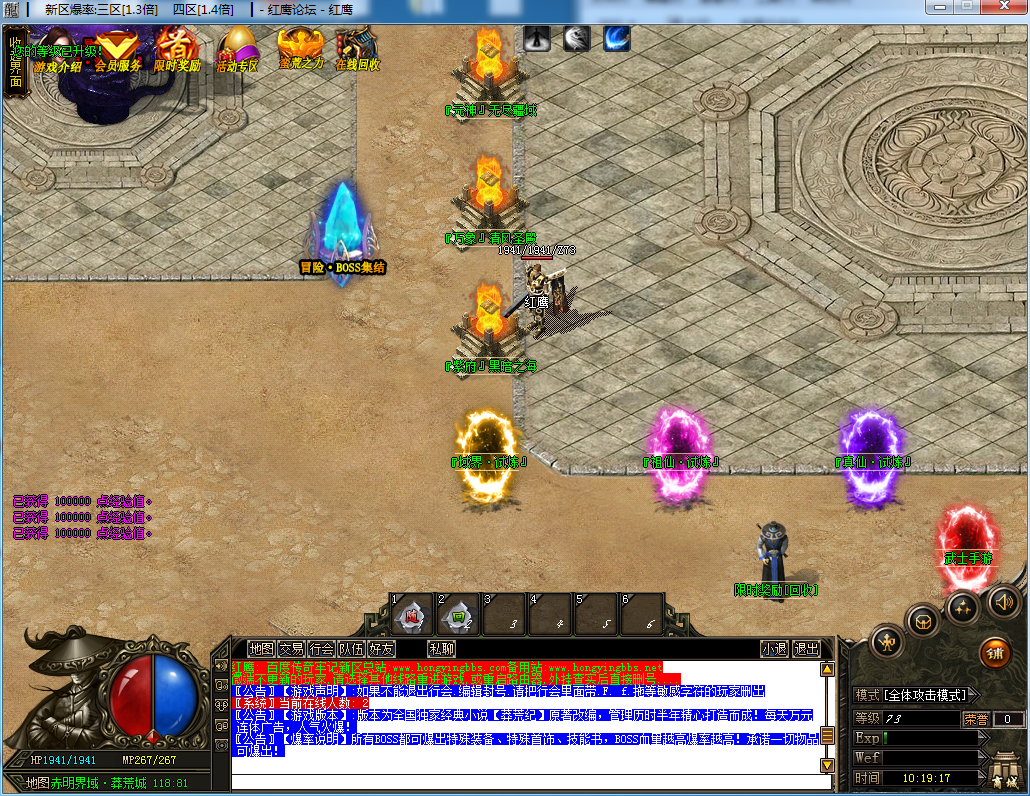The image size is (1030, 796).
Task: Switch to 私聊 private chat
Action: coord(441,649)
